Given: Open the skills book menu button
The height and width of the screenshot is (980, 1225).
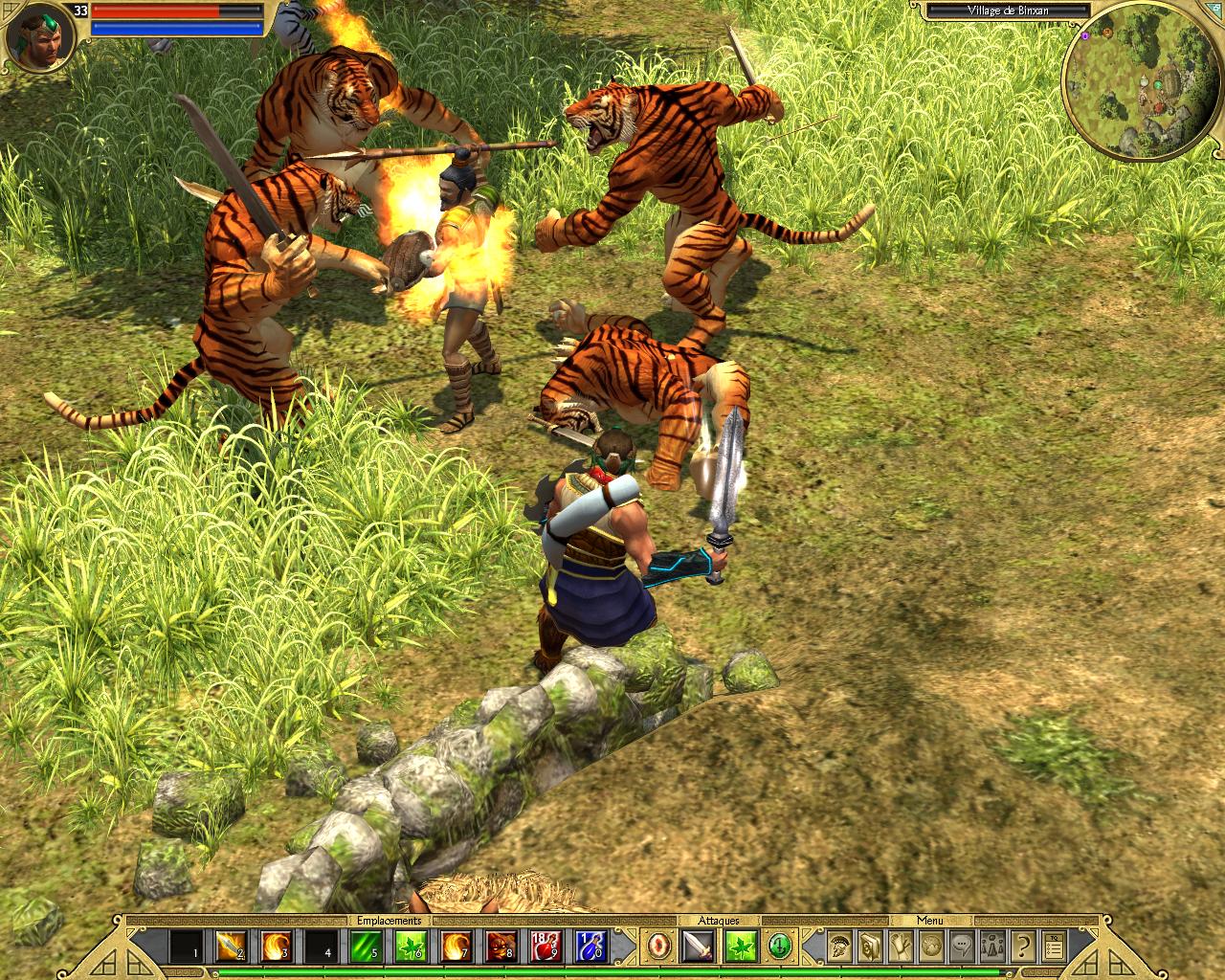Looking at the screenshot, I should 869,946.
